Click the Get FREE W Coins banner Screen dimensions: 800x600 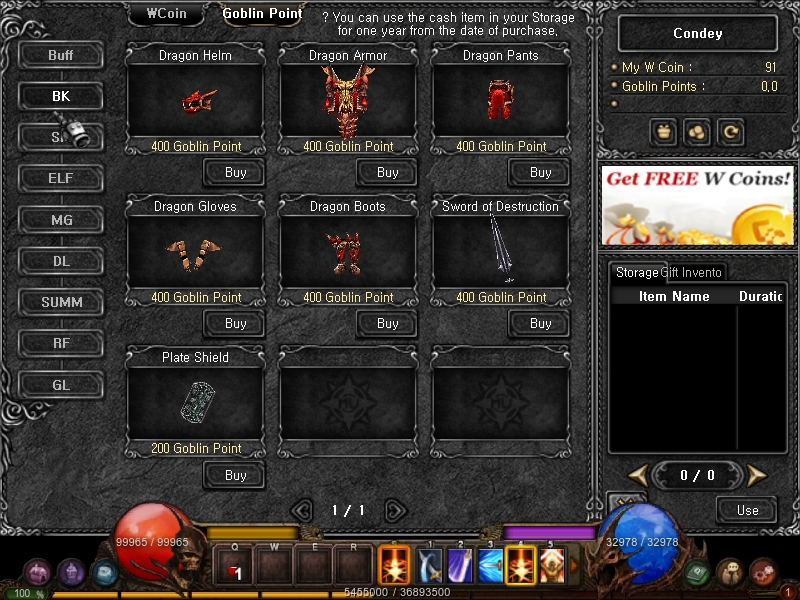coord(698,204)
